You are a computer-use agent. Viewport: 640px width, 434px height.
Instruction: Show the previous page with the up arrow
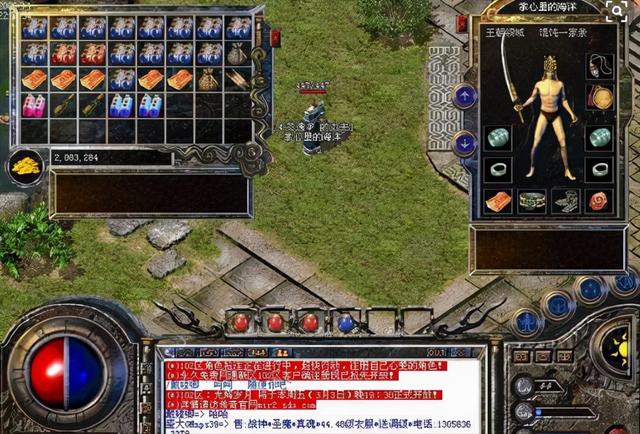465,96
